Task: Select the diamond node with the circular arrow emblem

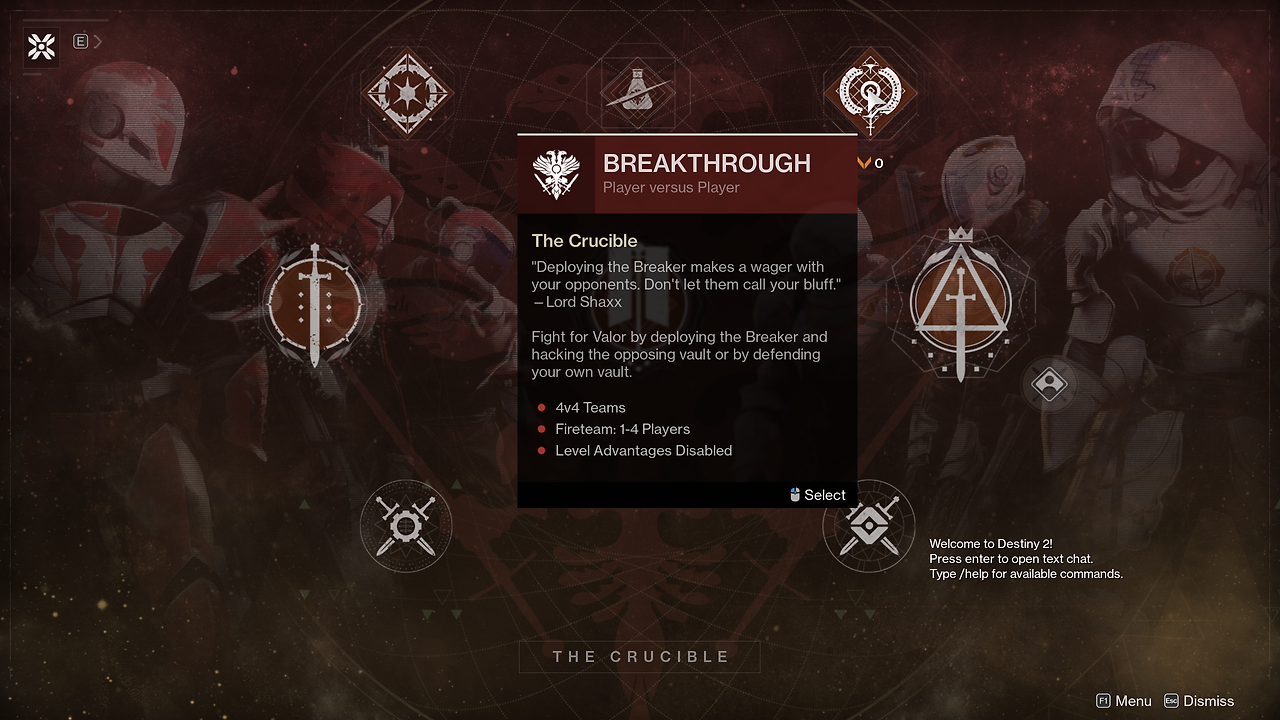Action: click(869, 93)
